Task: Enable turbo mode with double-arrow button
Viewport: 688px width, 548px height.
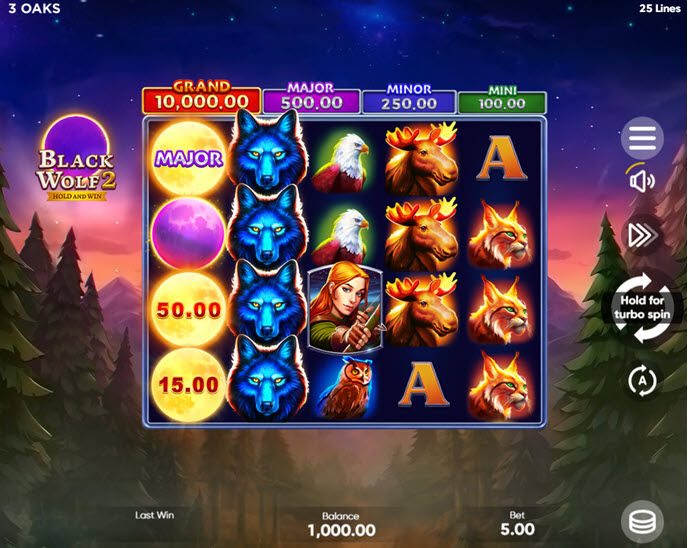Action: click(641, 234)
